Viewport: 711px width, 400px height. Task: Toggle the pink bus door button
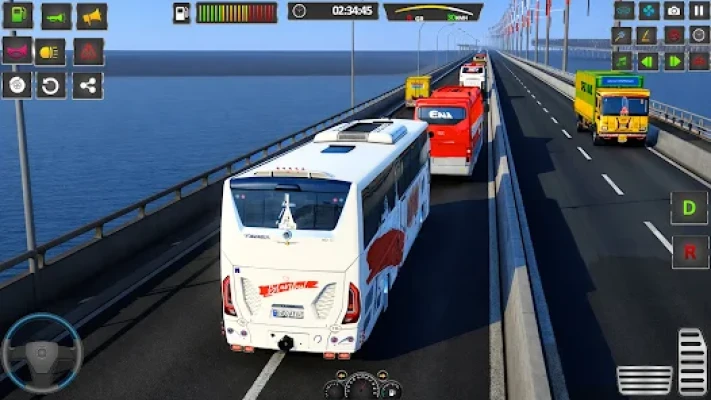coord(17,51)
